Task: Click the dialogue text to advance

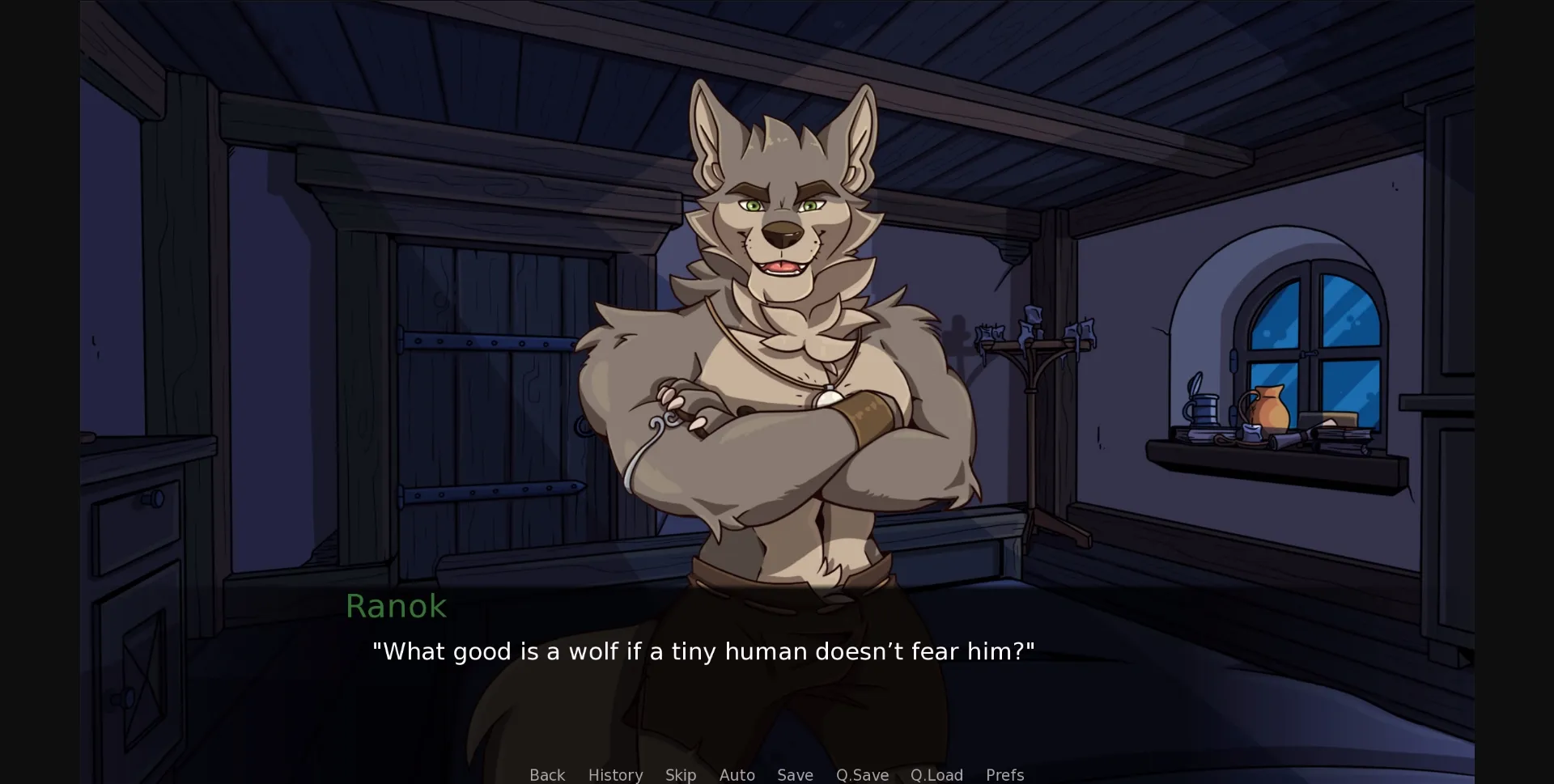Action: 703,651
